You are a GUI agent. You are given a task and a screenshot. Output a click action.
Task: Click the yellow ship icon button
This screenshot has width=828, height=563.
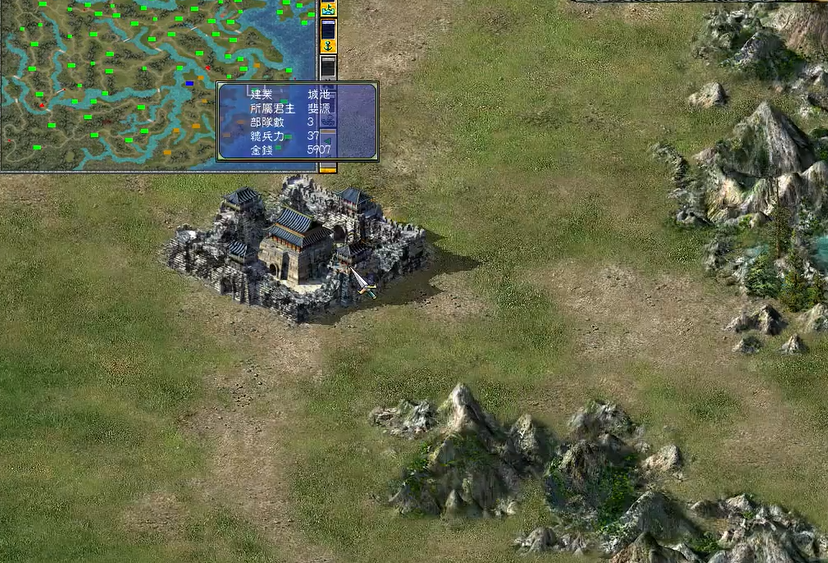point(328,8)
